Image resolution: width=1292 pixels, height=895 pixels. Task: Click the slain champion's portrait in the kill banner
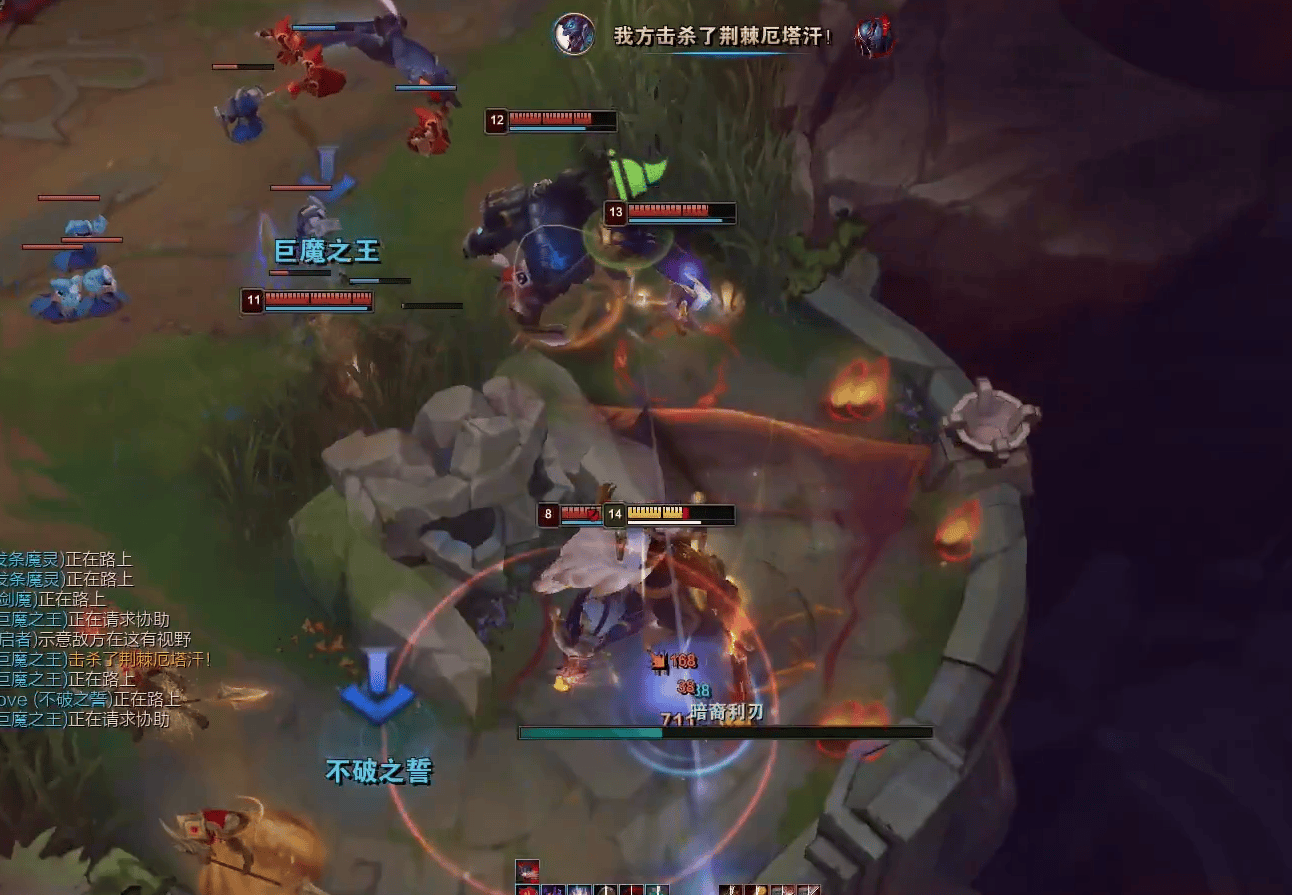coord(874,36)
